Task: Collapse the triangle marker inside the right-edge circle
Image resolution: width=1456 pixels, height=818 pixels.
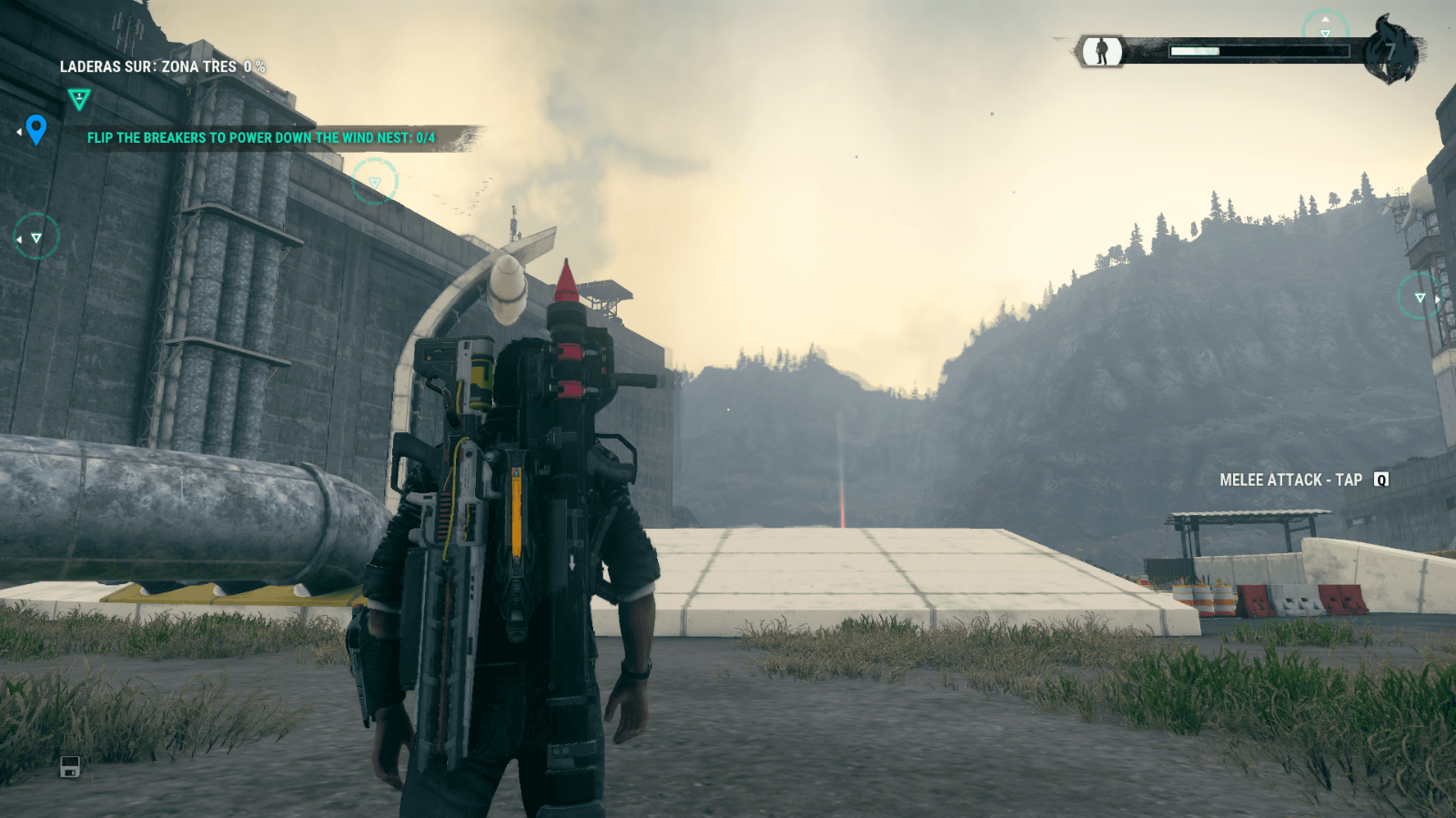Action: coord(1419,297)
